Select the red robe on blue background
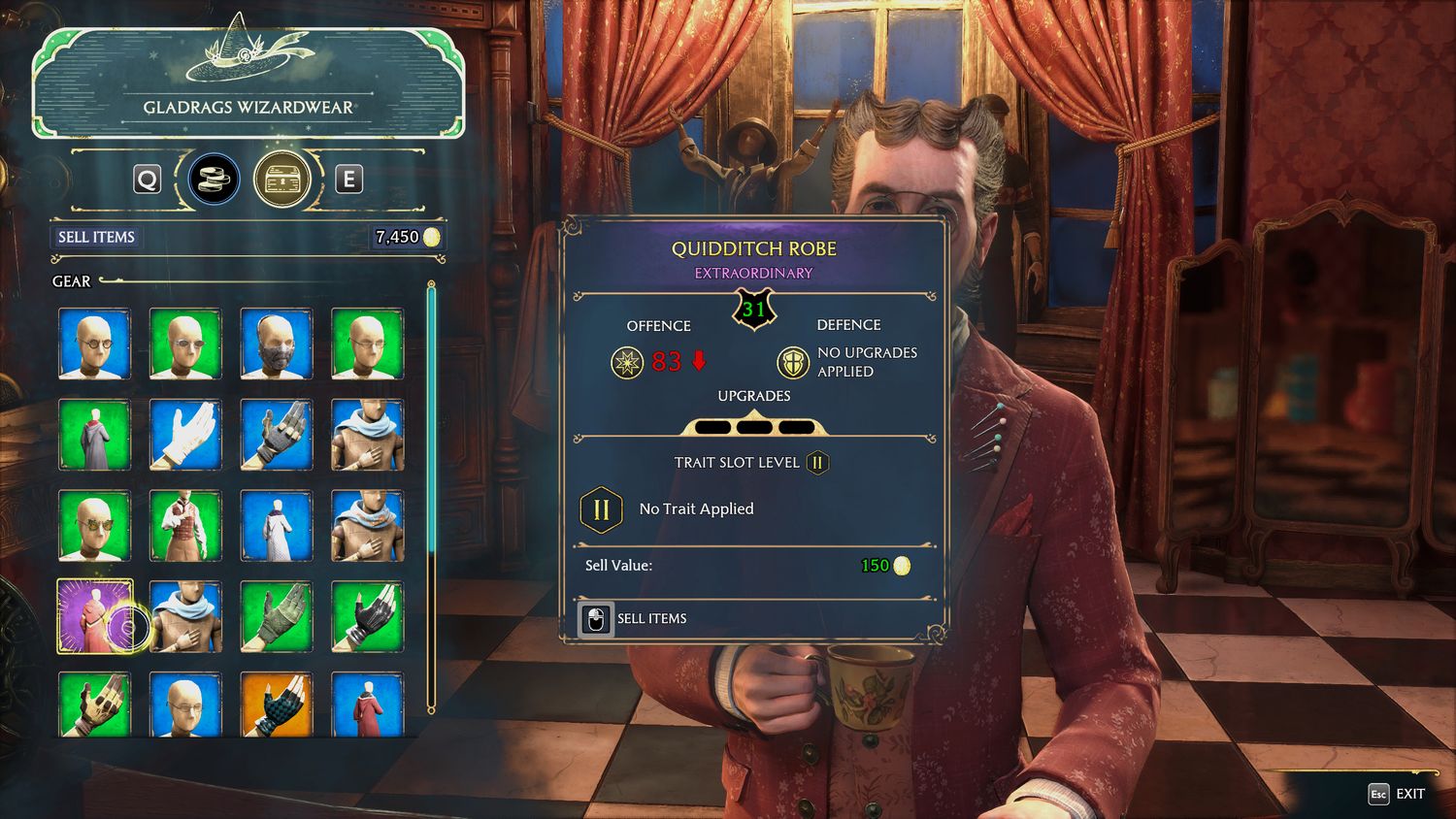Viewport: 1456px width, 819px height. (368, 704)
